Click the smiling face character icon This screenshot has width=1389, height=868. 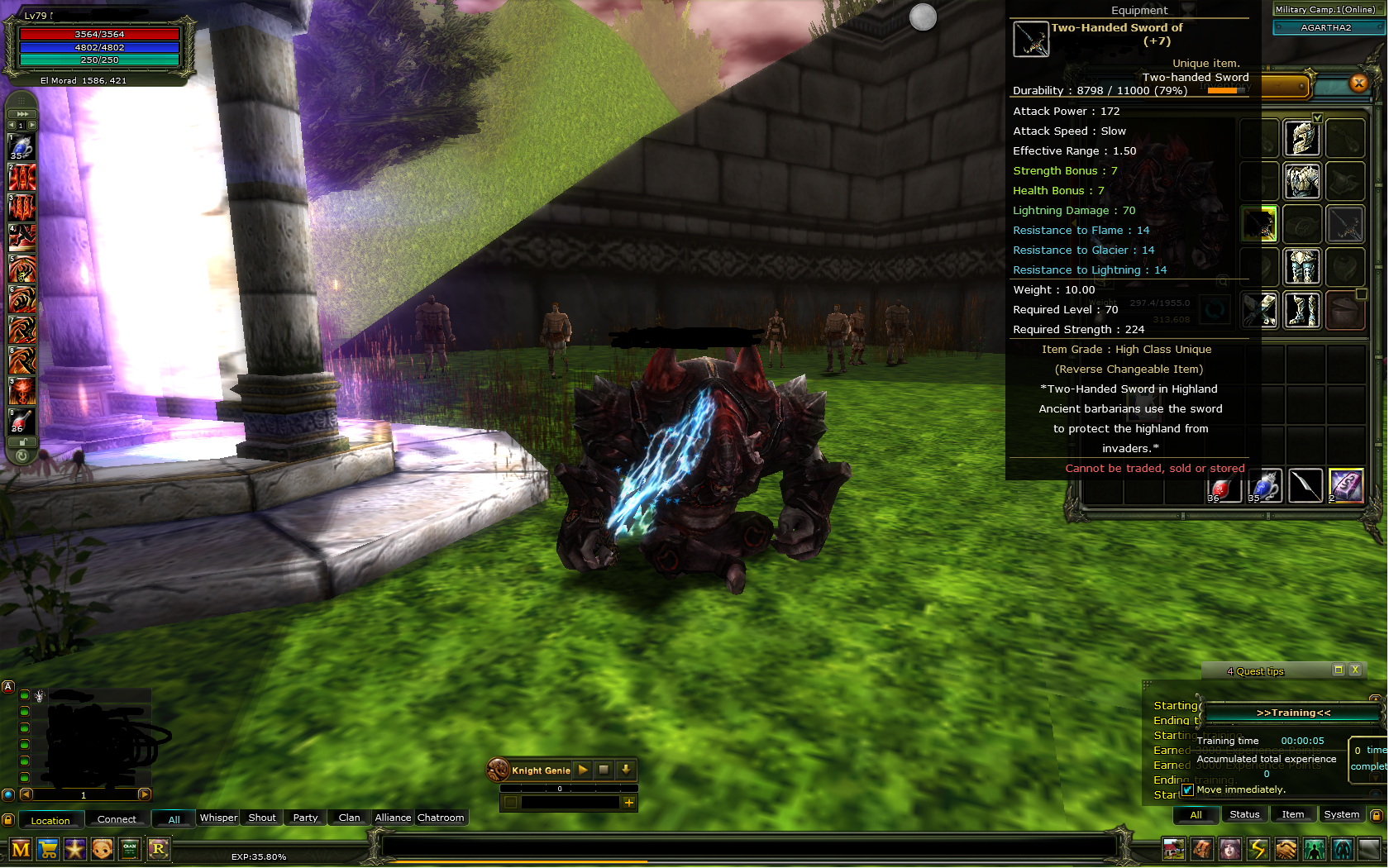(102, 849)
